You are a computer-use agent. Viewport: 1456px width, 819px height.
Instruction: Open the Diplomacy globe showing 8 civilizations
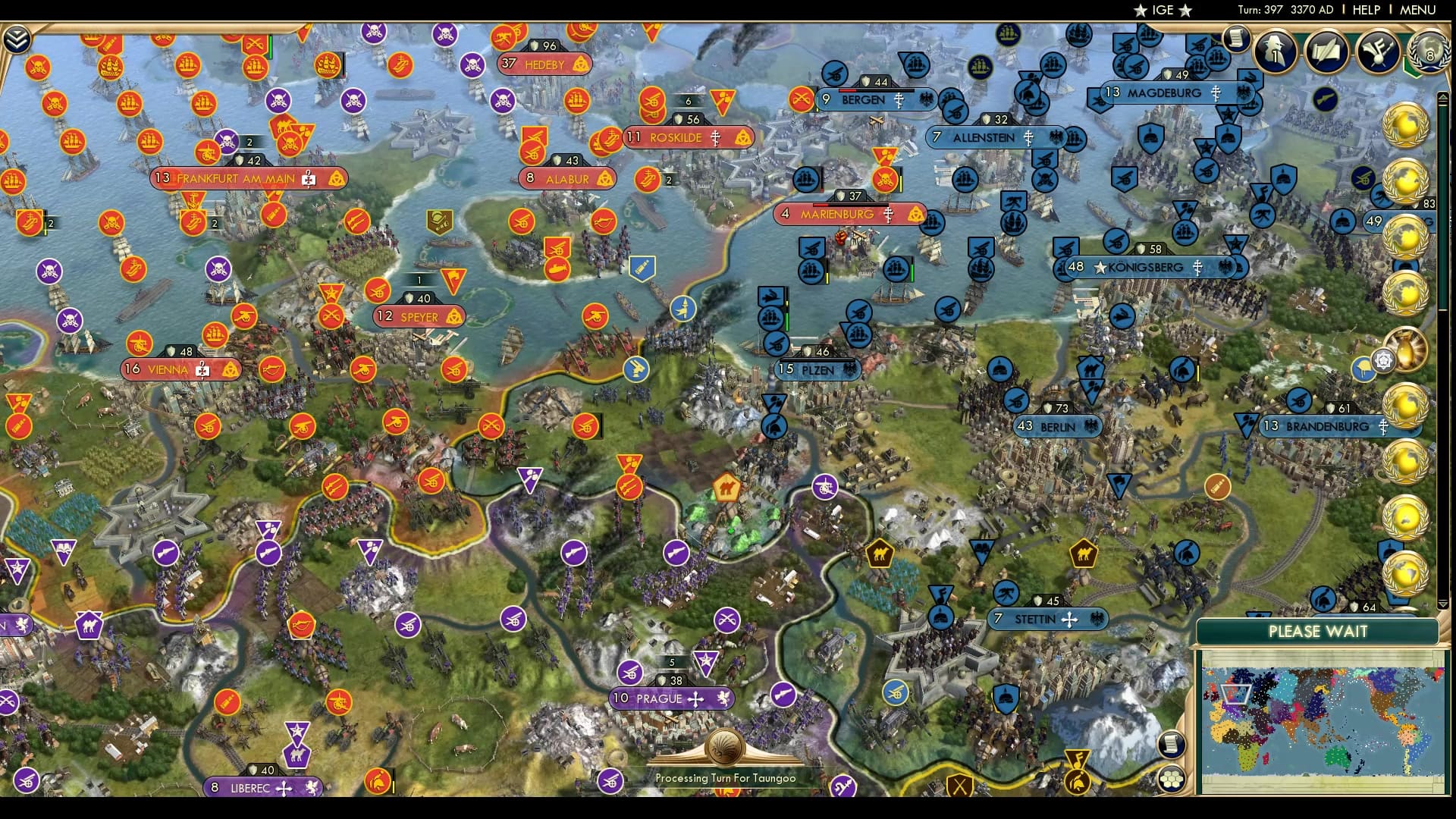(1429, 52)
